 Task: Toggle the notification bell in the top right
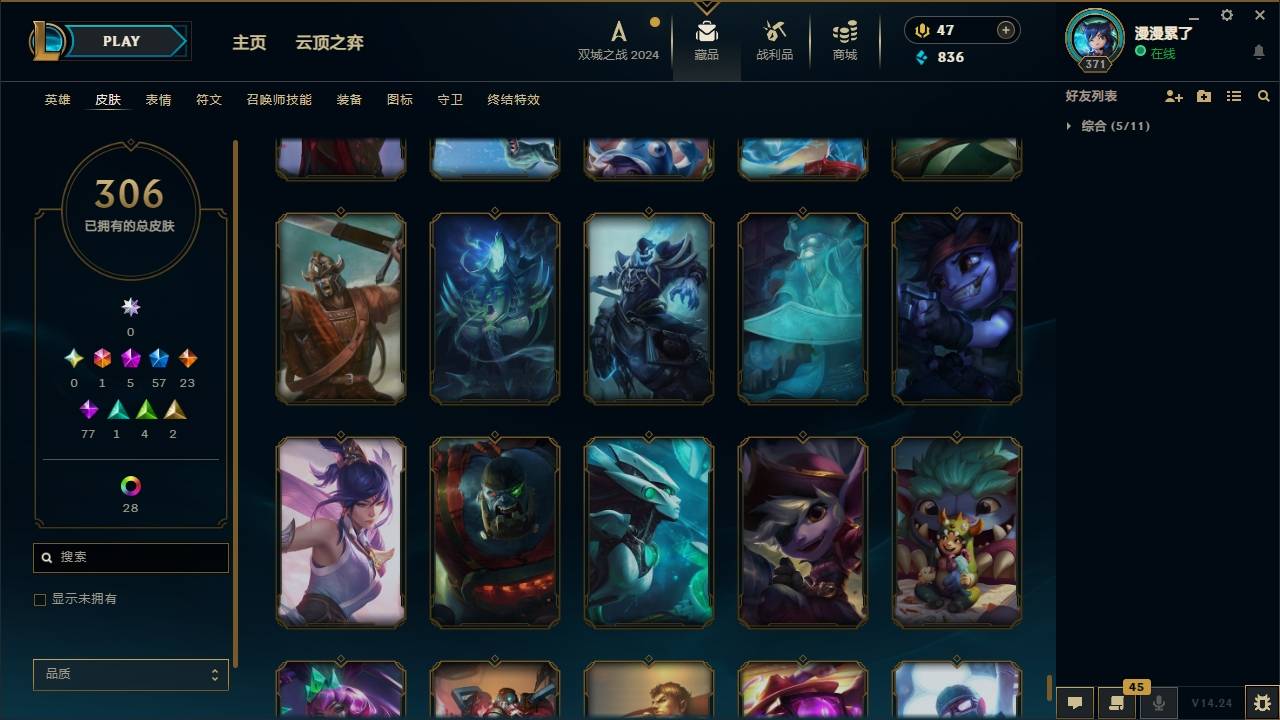1258,52
